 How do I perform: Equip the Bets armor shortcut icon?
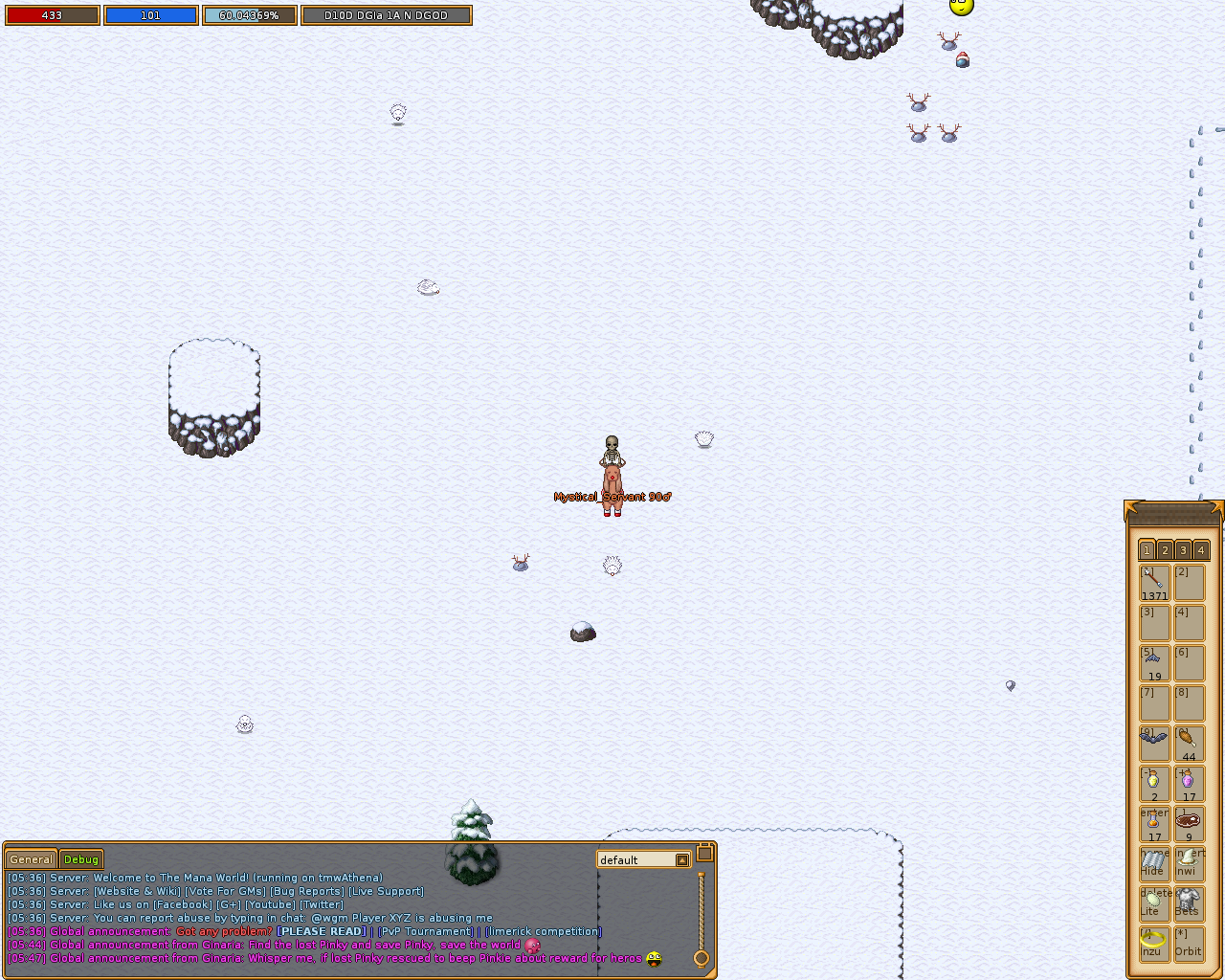[1189, 903]
